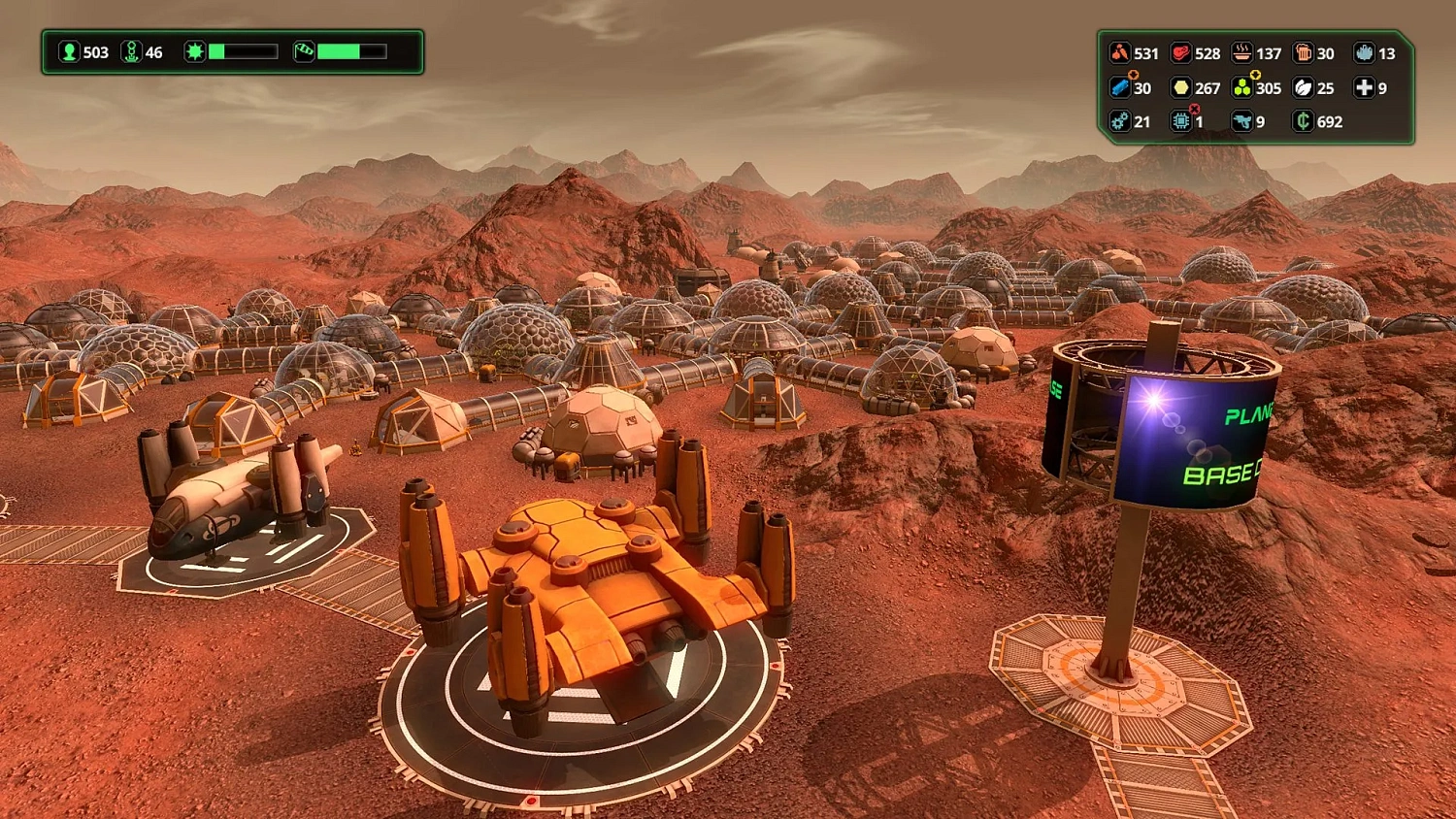The image size is (1456, 819).
Task: Click the weapons pistol icon showing 9
Action: click(1242, 121)
